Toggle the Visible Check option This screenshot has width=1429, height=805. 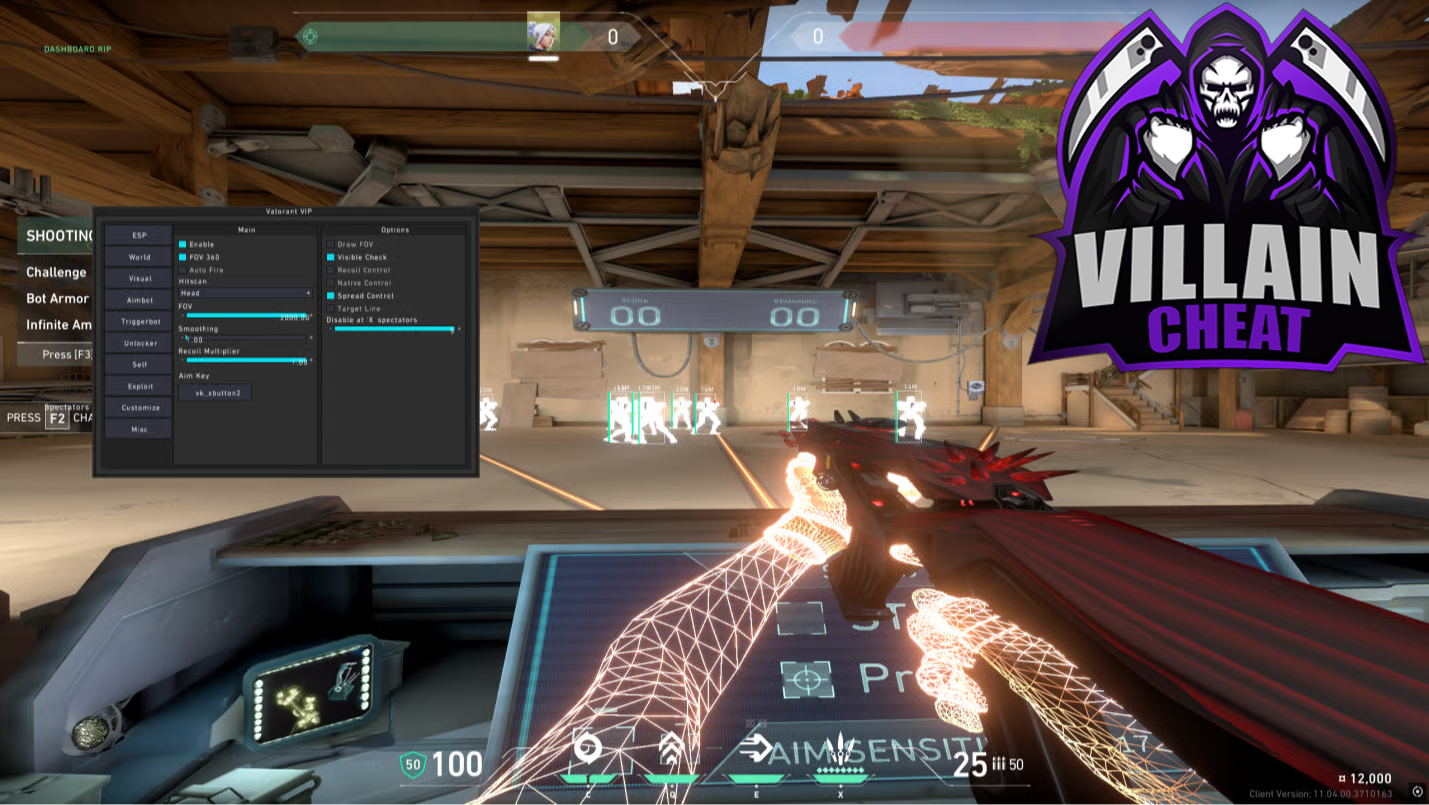331,257
